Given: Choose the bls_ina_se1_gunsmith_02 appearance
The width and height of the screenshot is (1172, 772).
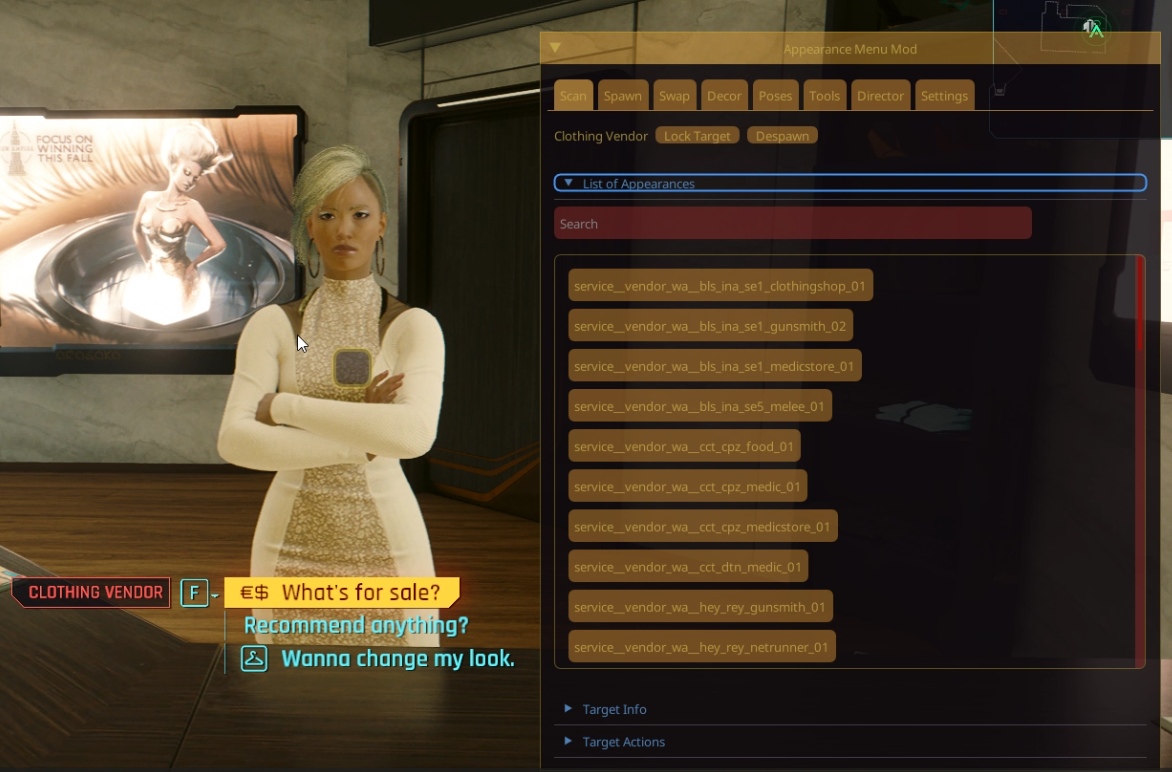Looking at the screenshot, I should tap(710, 326).
